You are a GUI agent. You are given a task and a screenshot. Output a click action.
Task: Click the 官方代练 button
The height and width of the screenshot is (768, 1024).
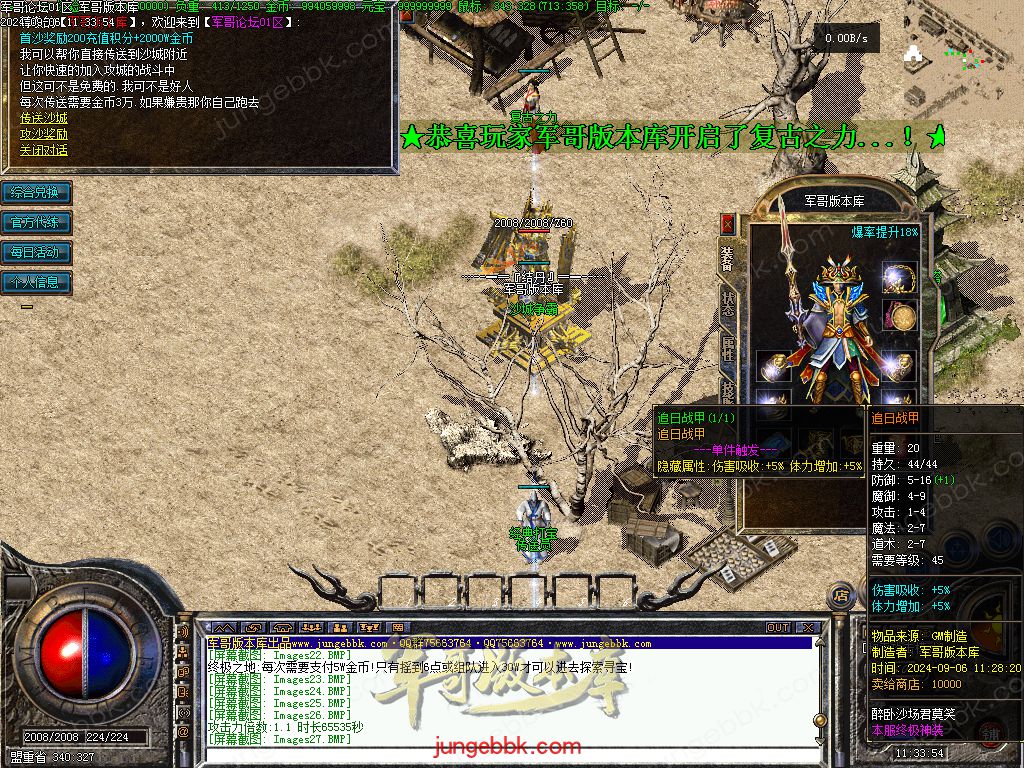[x=36, y=222]
